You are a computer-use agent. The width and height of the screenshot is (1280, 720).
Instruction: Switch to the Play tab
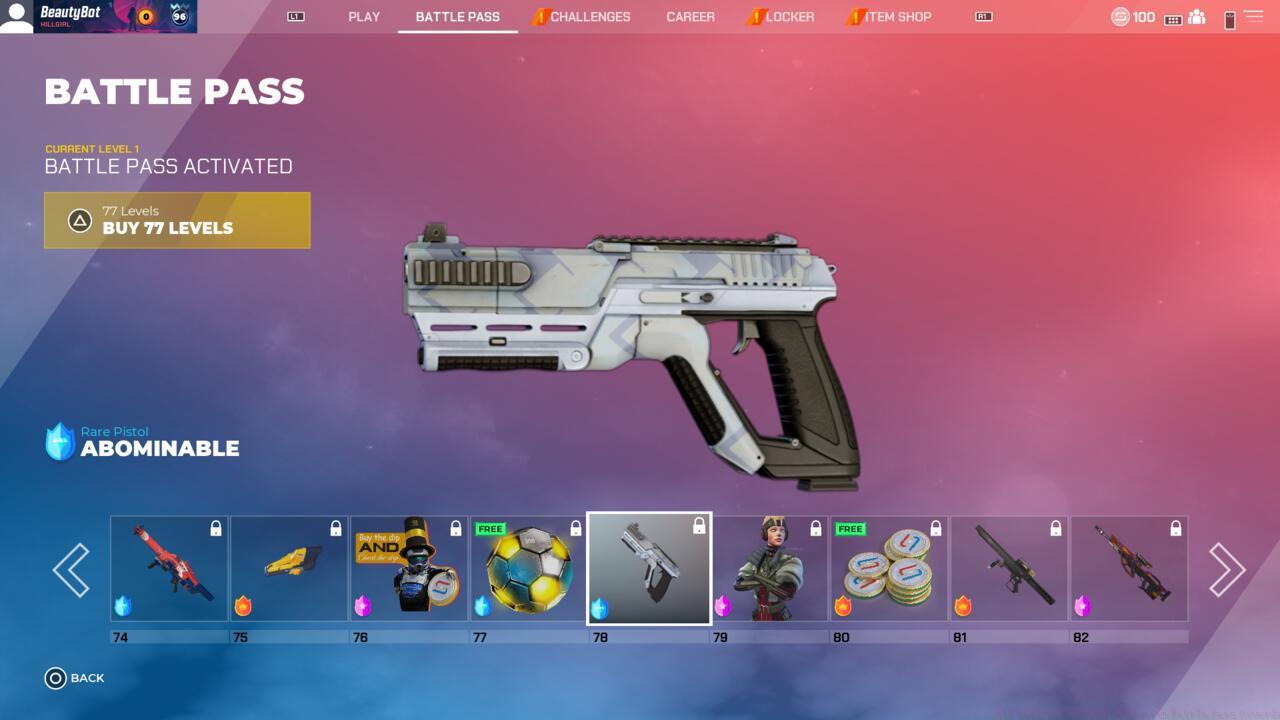tap(364, 17)
